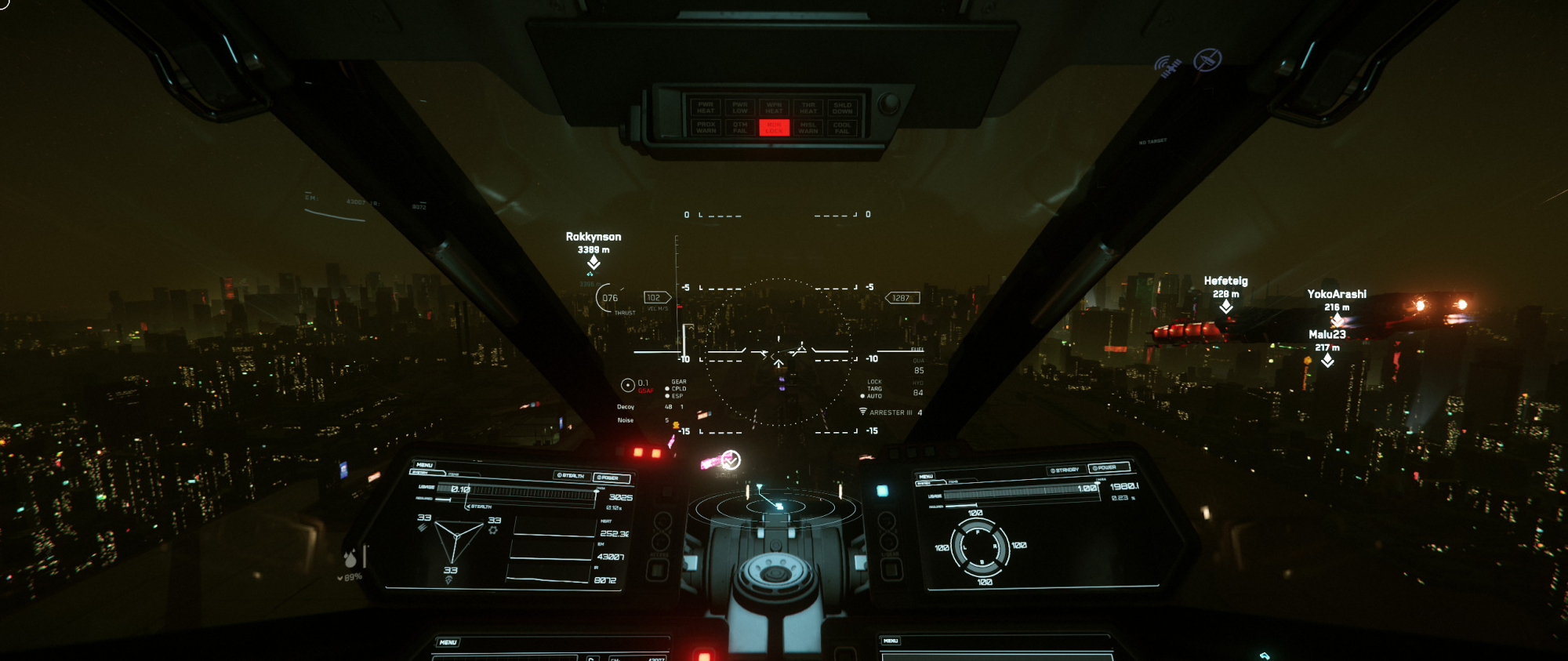This screenshot has height=661, width=1568.
Task: Open MENU on the power triangle display
Action: (424, 465)
